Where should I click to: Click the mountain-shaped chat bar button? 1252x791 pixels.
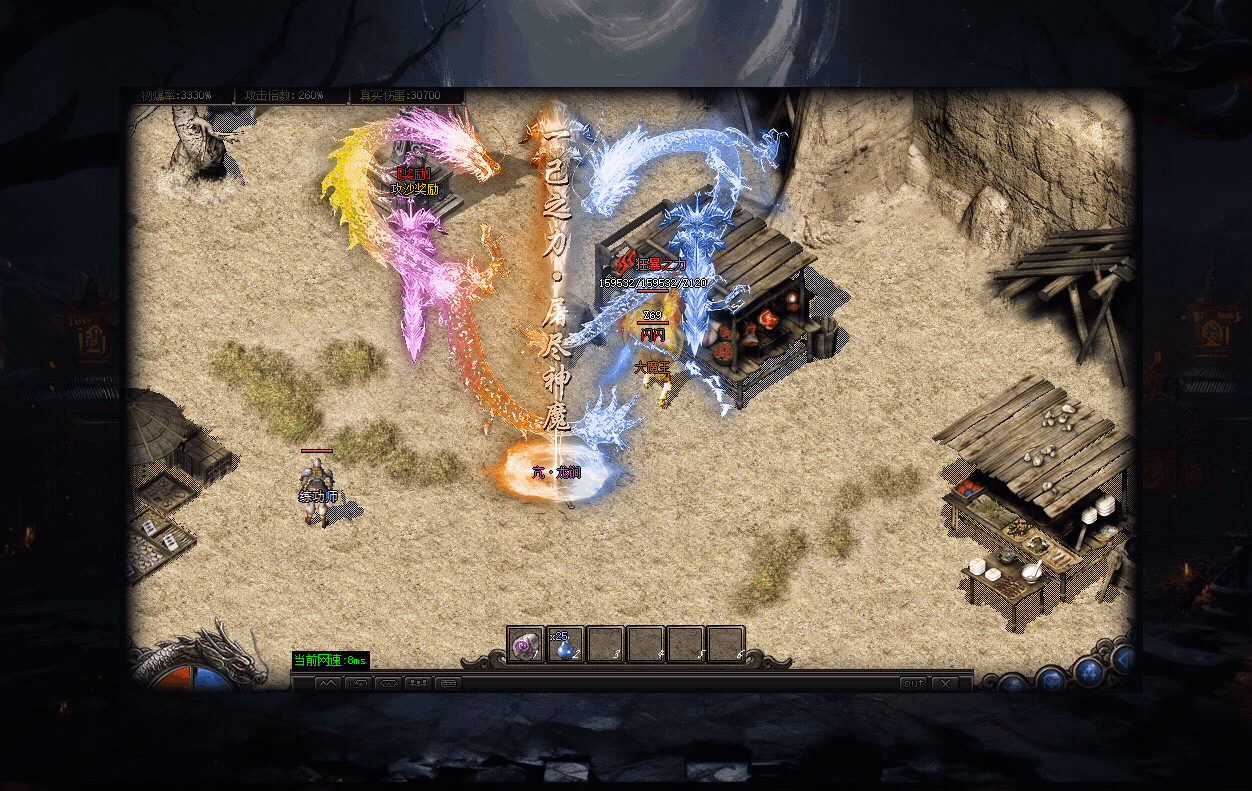[329, 684]
